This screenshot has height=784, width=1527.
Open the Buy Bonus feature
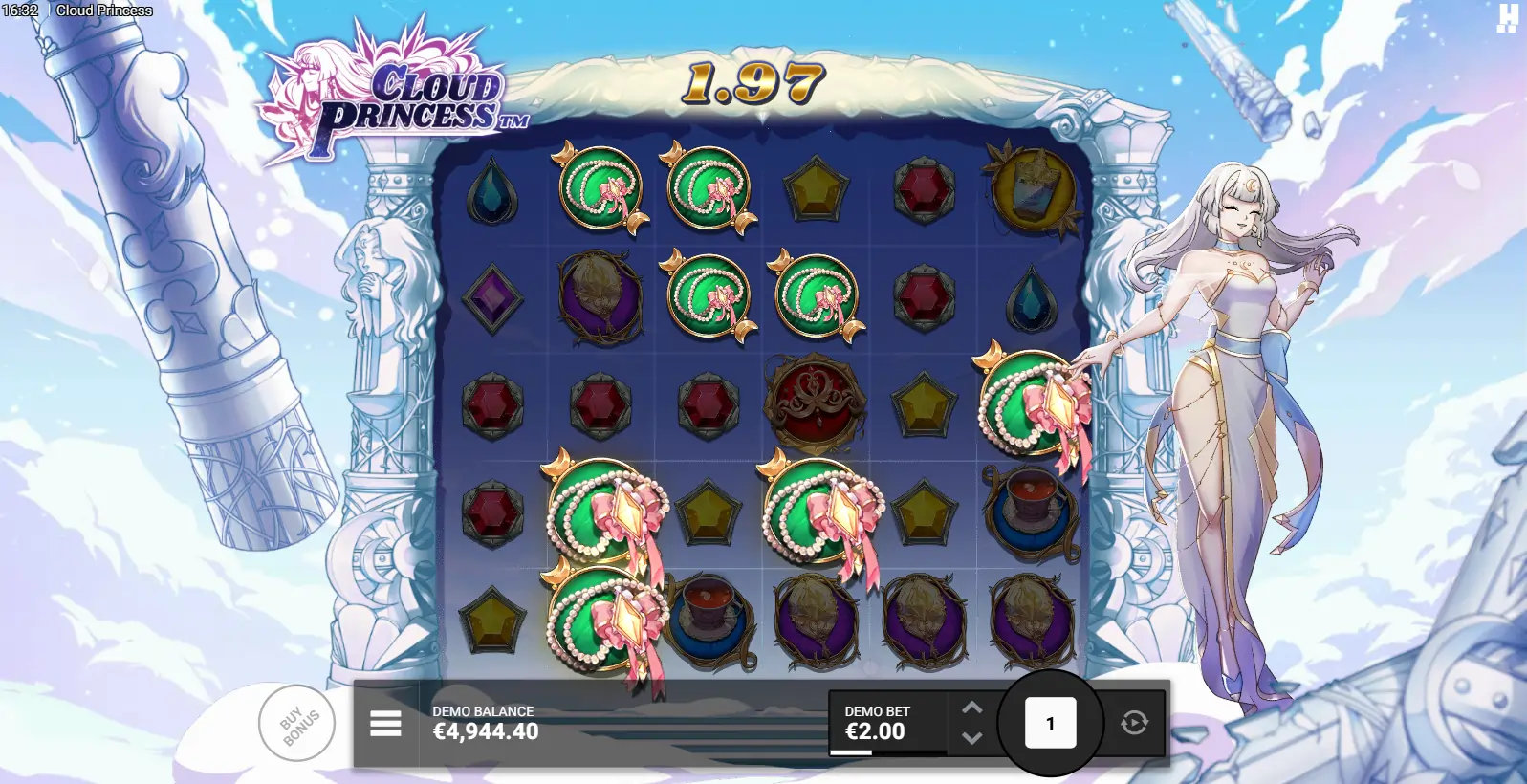[x=297, y=724]
